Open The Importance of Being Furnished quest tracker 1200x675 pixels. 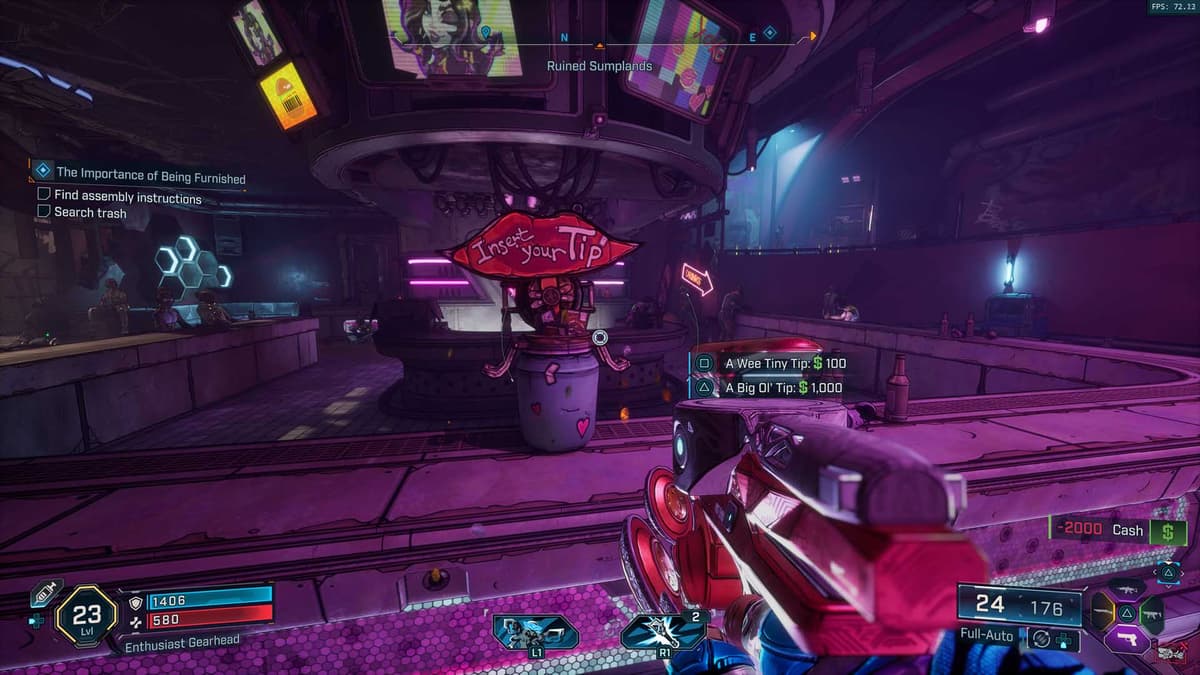pos(150,177)
